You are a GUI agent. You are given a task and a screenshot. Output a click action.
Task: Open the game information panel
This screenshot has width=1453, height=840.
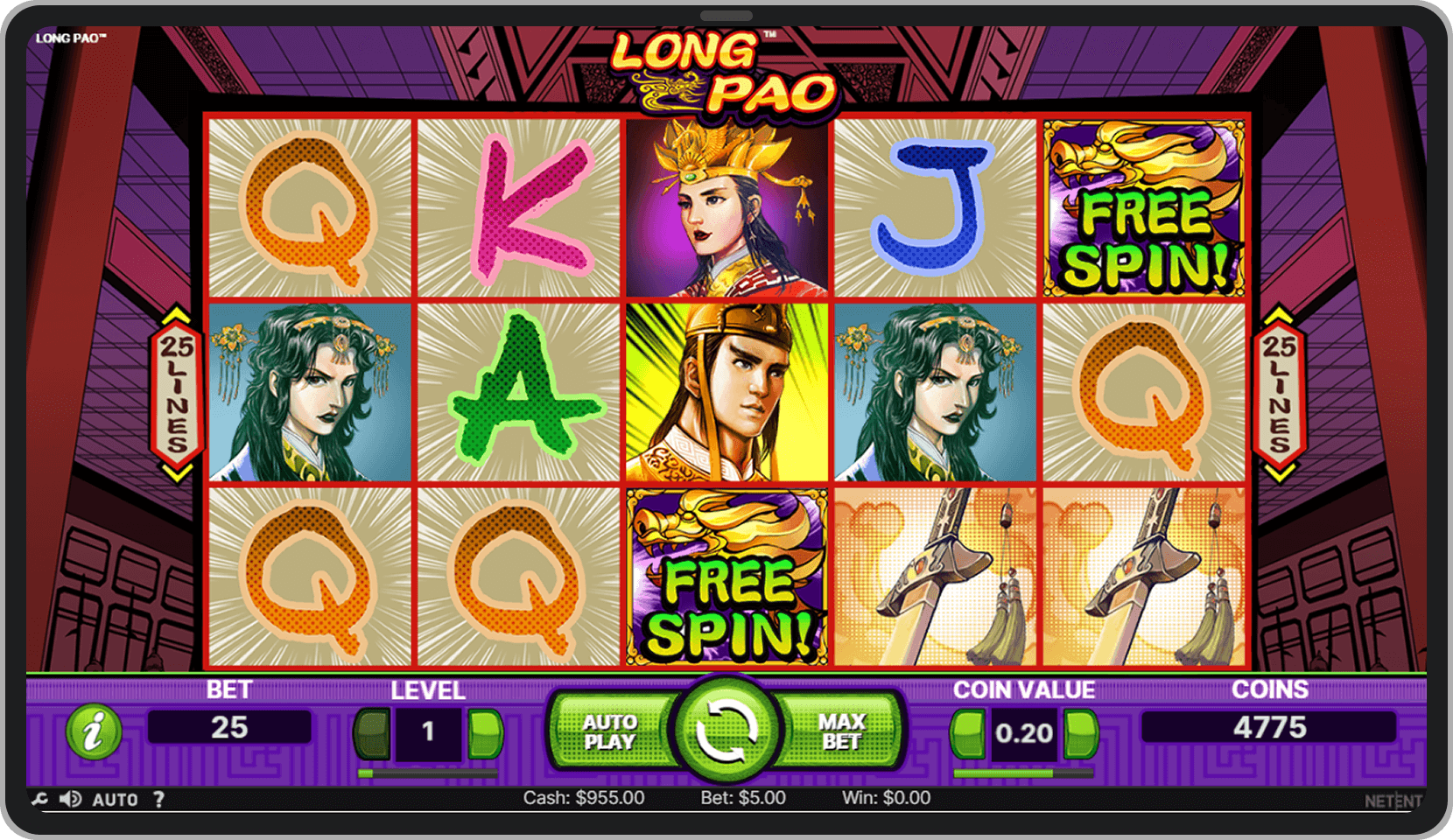[x=96, y=731]
